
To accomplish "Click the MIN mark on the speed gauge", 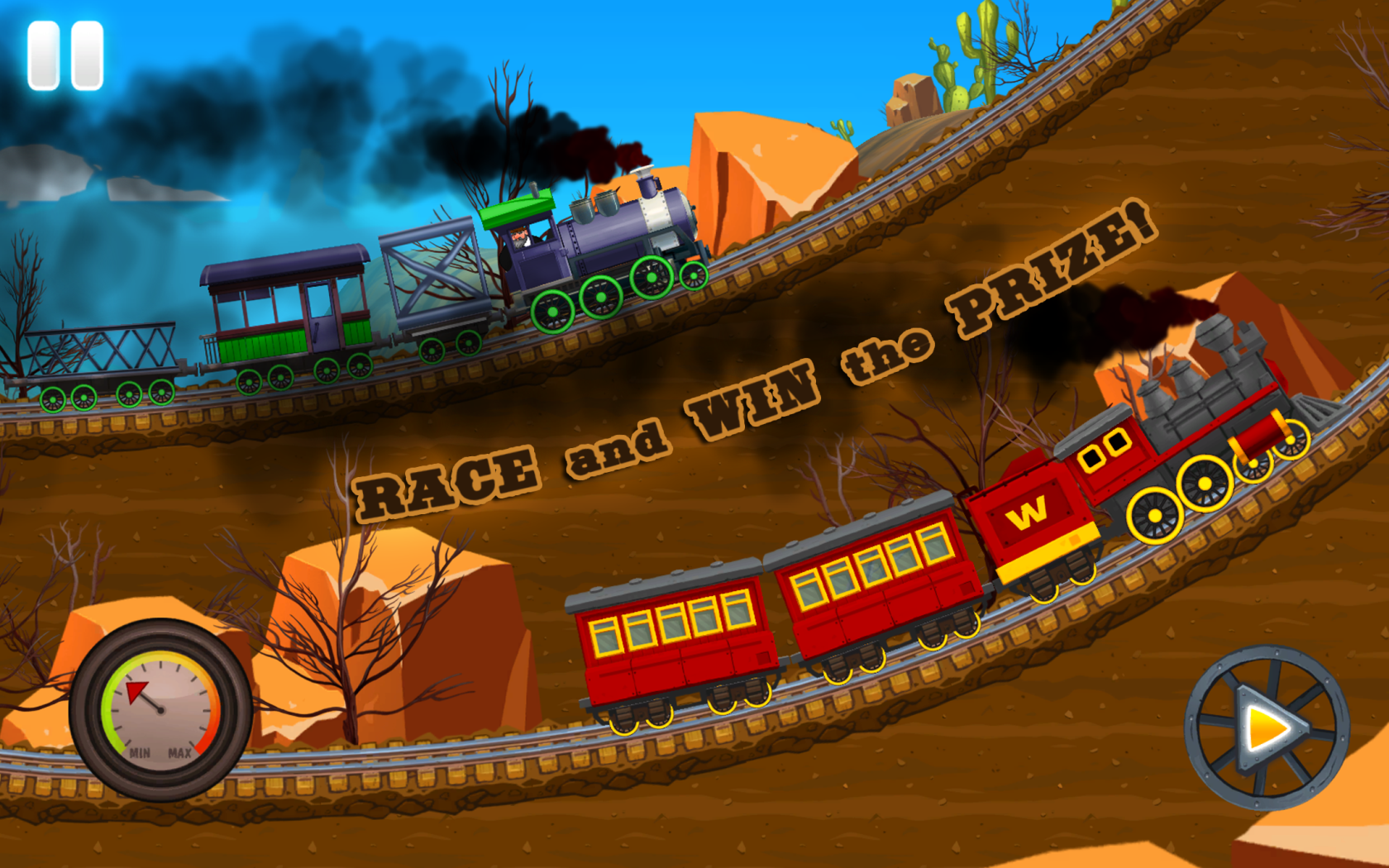I will pyautogui.click(x=139, y=753).
